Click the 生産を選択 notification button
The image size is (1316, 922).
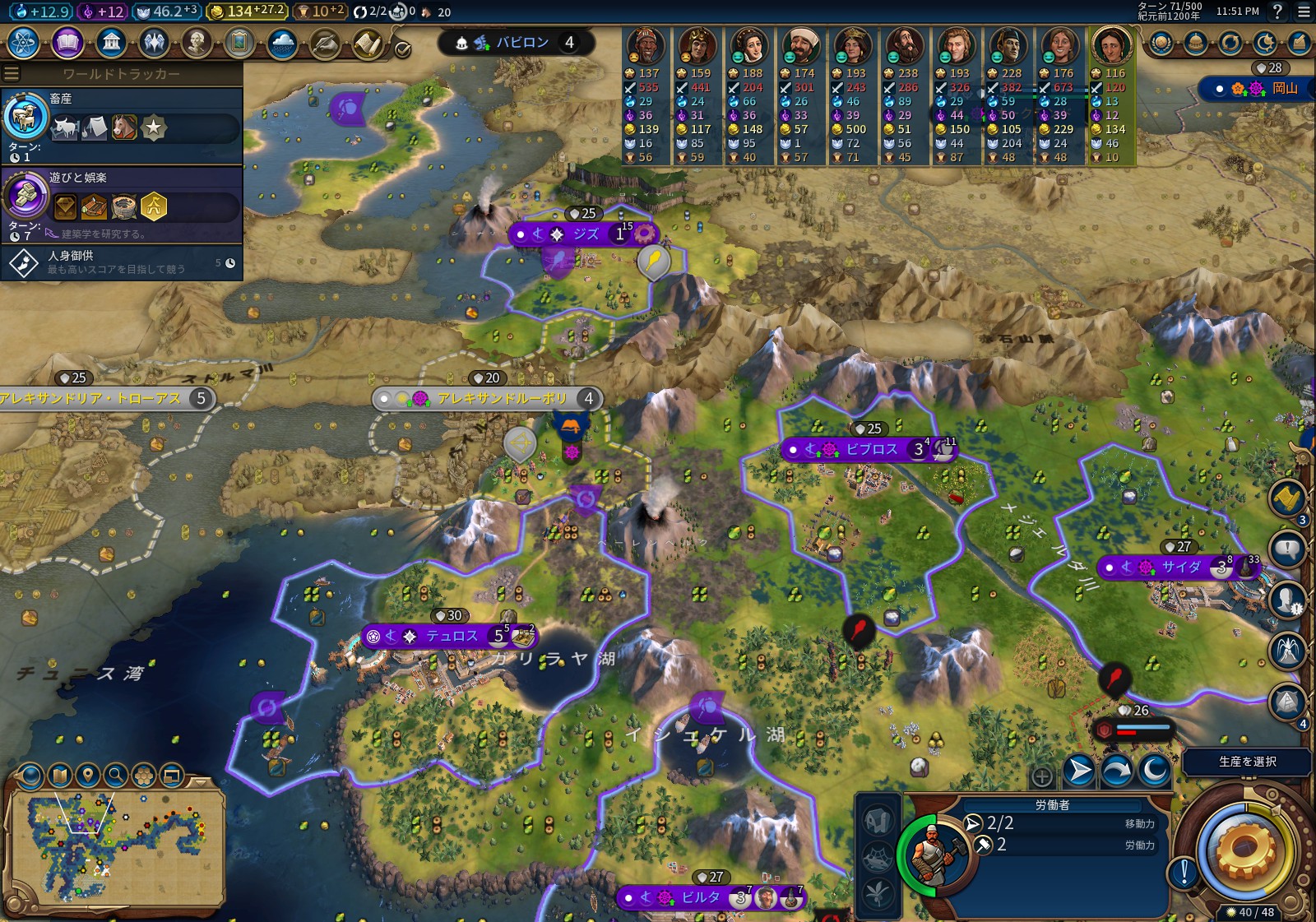coord(1246,762)
